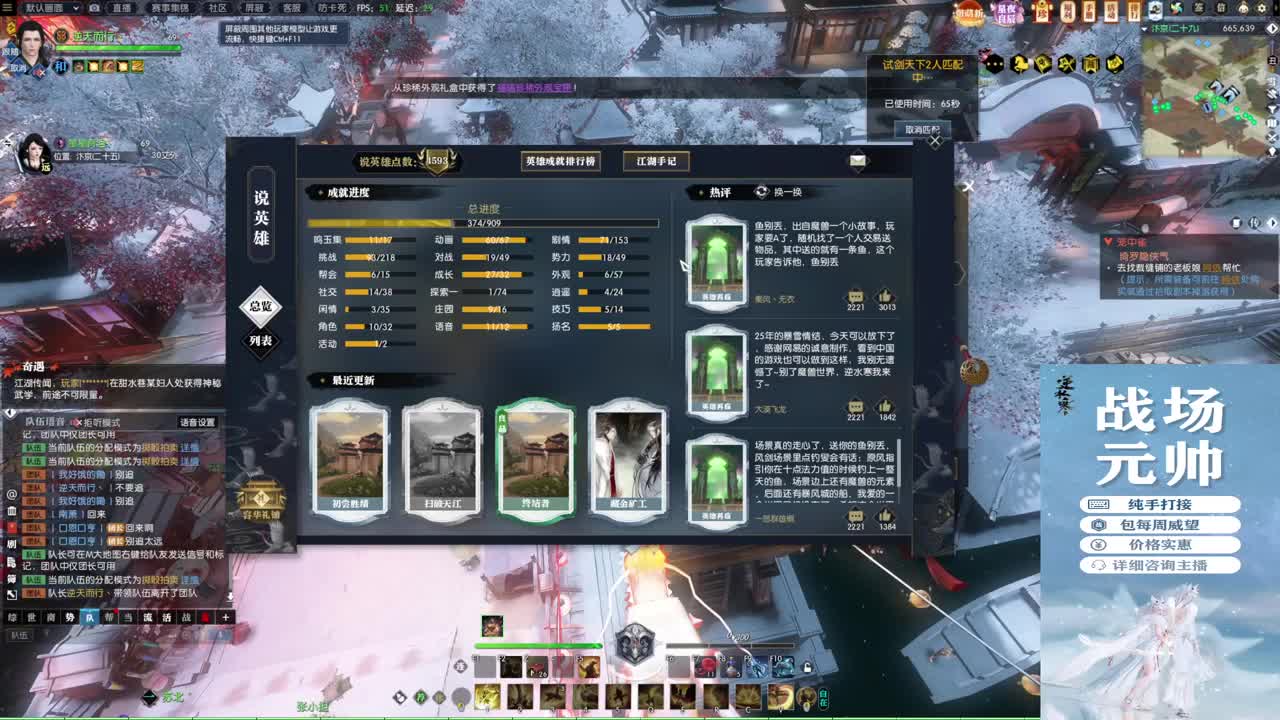Open the mail icon in the achievement panel
The image size is (1280, 720).
tap(858, 160)
